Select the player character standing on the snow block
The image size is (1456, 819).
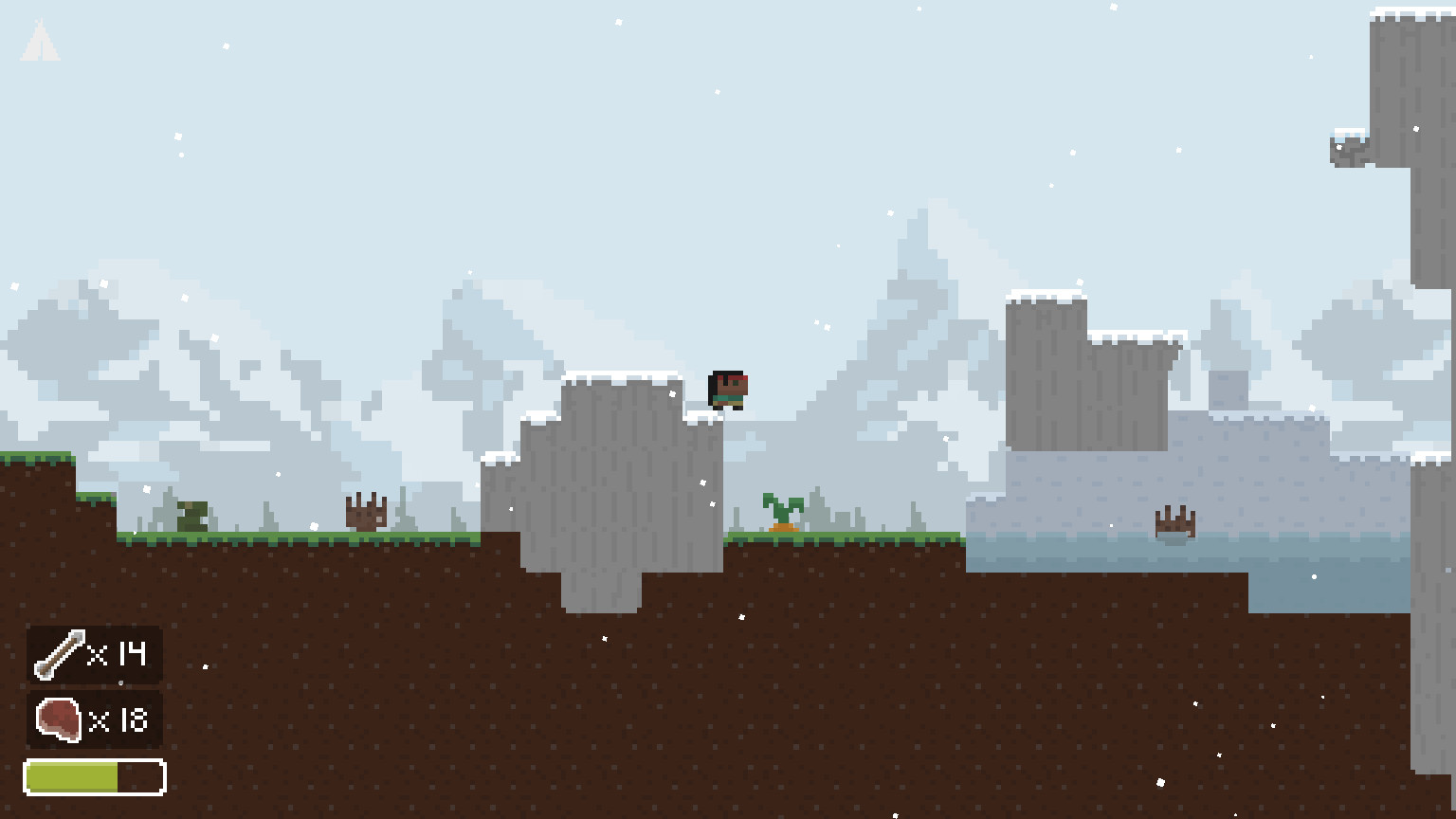pos(726,389)
